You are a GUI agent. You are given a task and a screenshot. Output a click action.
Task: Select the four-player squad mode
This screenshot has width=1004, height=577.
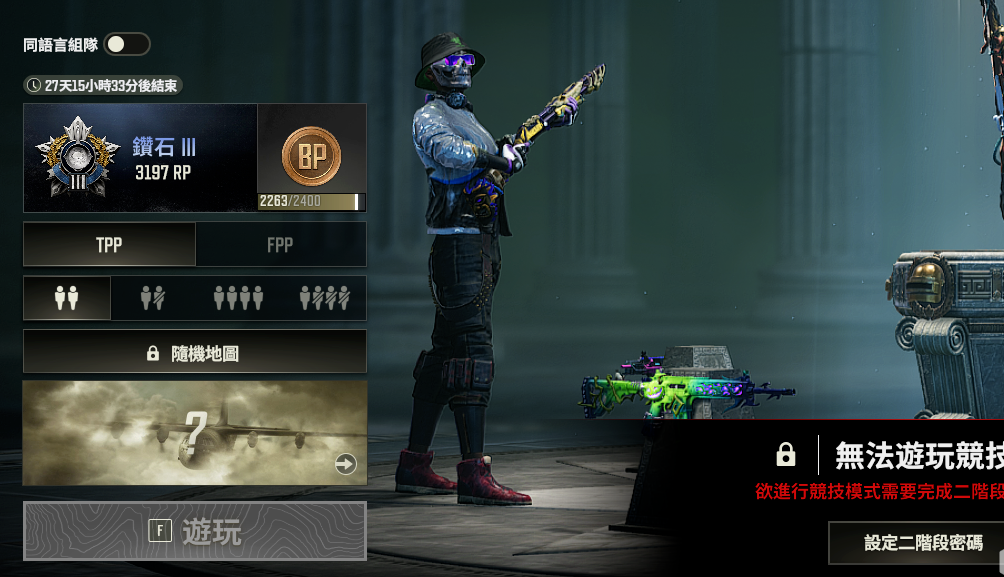click(x=238, y=298)
